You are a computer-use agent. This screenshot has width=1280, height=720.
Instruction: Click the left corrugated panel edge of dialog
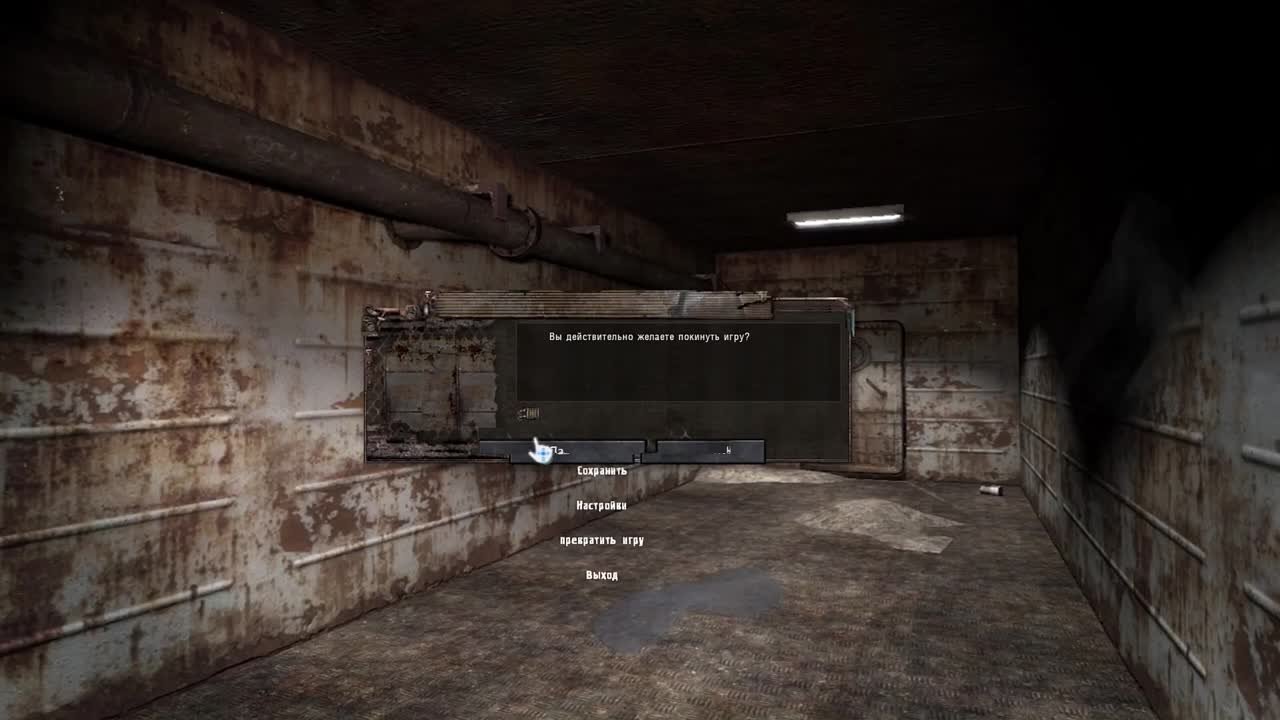click(370, 380)
